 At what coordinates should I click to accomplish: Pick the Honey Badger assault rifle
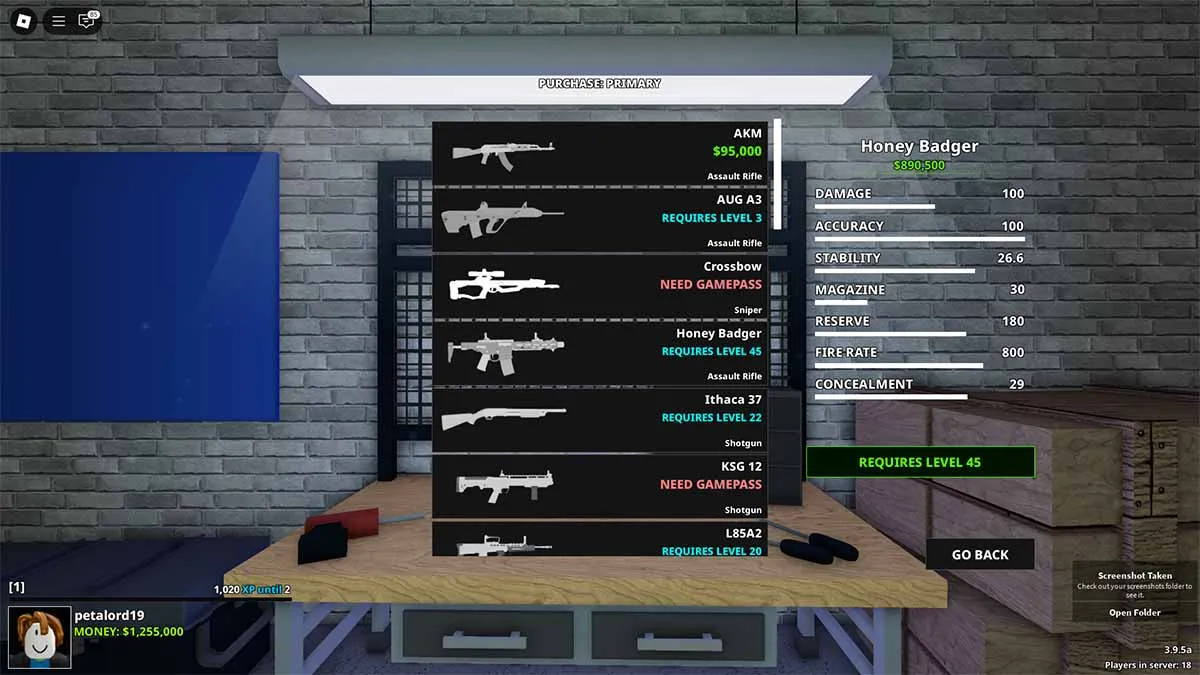tap(600, 353)
